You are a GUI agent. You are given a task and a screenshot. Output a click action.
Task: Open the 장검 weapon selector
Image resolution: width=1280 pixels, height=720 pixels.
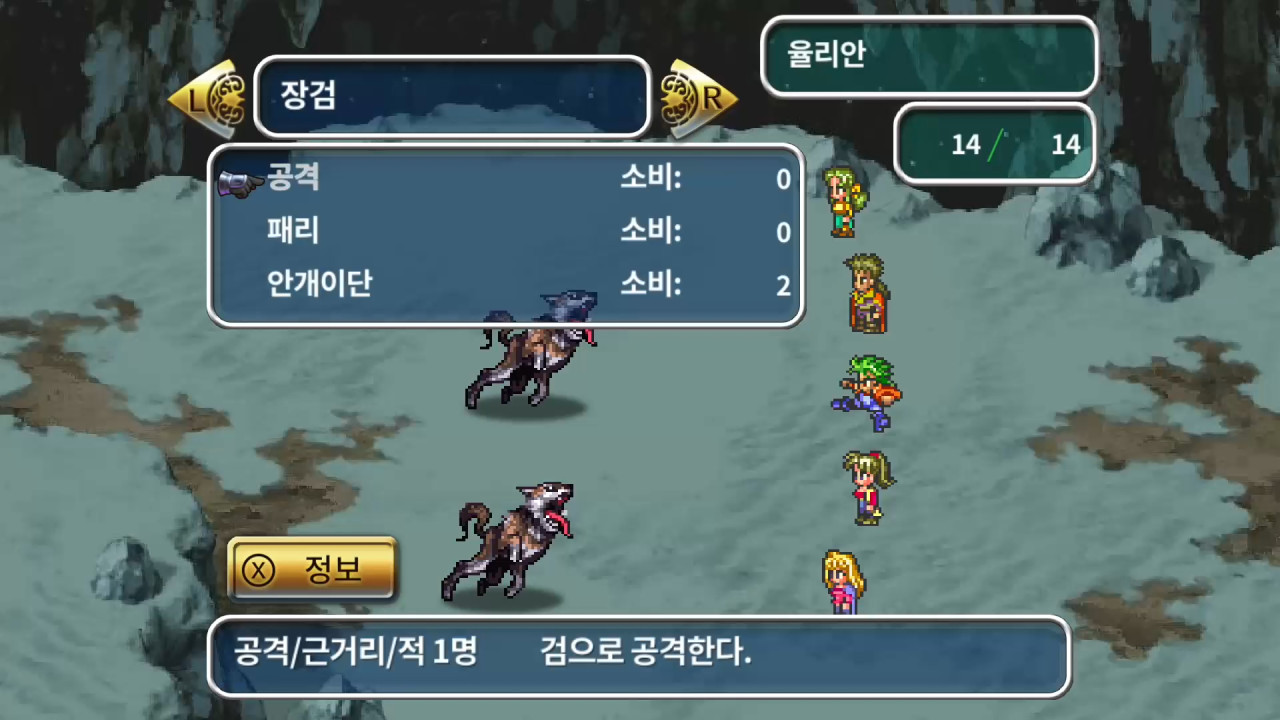click(452, 97)
